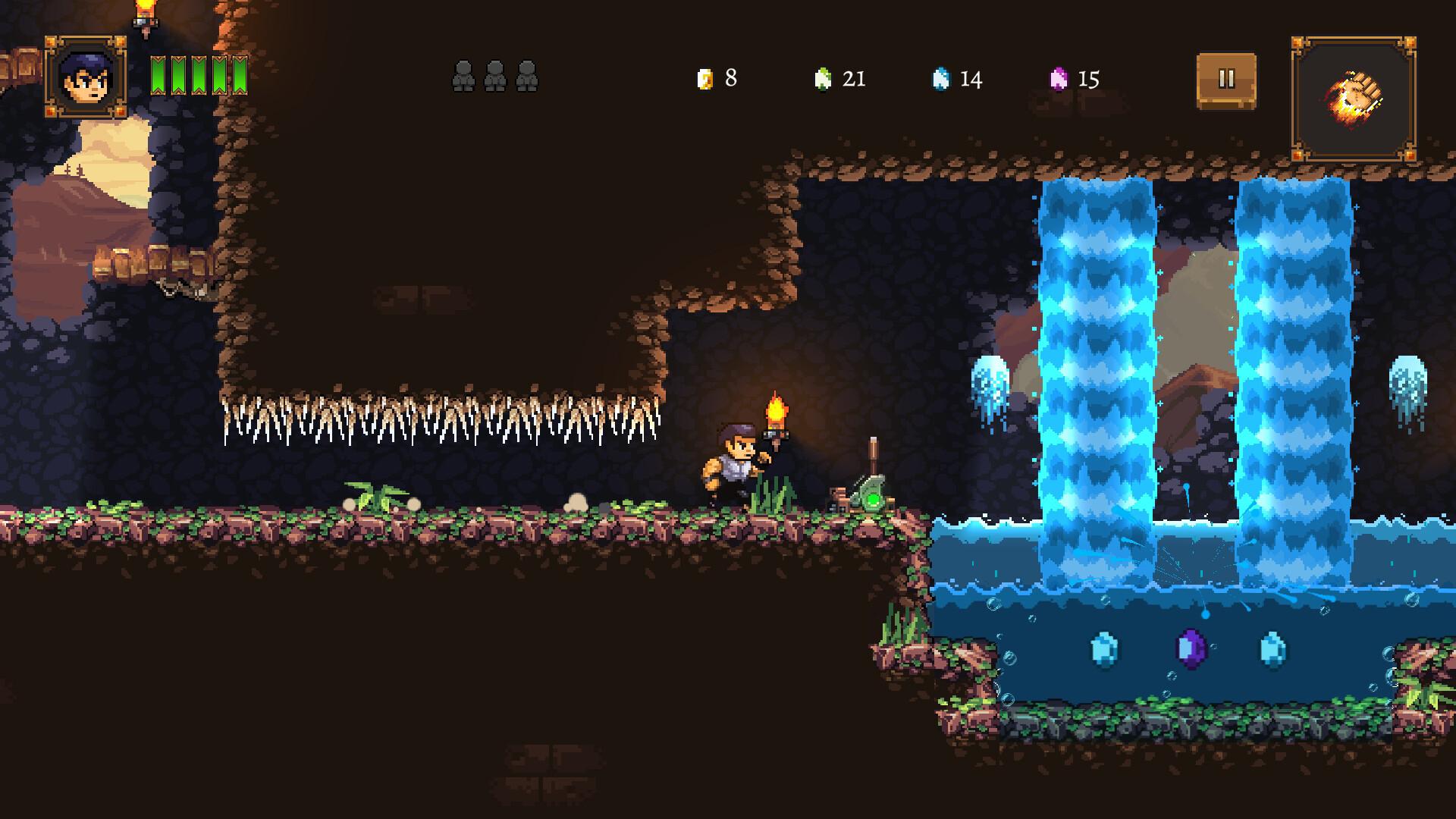Click the first gray companion silhouette icon
Screen dimensions: 1456x819
click(463, 77)
